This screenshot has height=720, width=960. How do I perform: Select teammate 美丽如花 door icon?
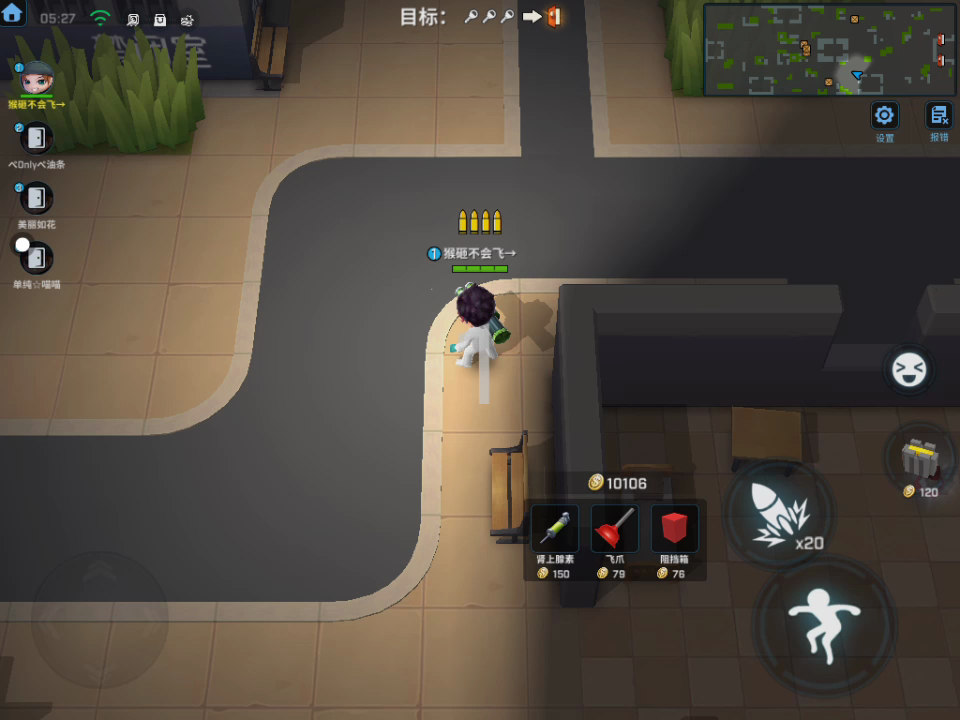(37, 198)
